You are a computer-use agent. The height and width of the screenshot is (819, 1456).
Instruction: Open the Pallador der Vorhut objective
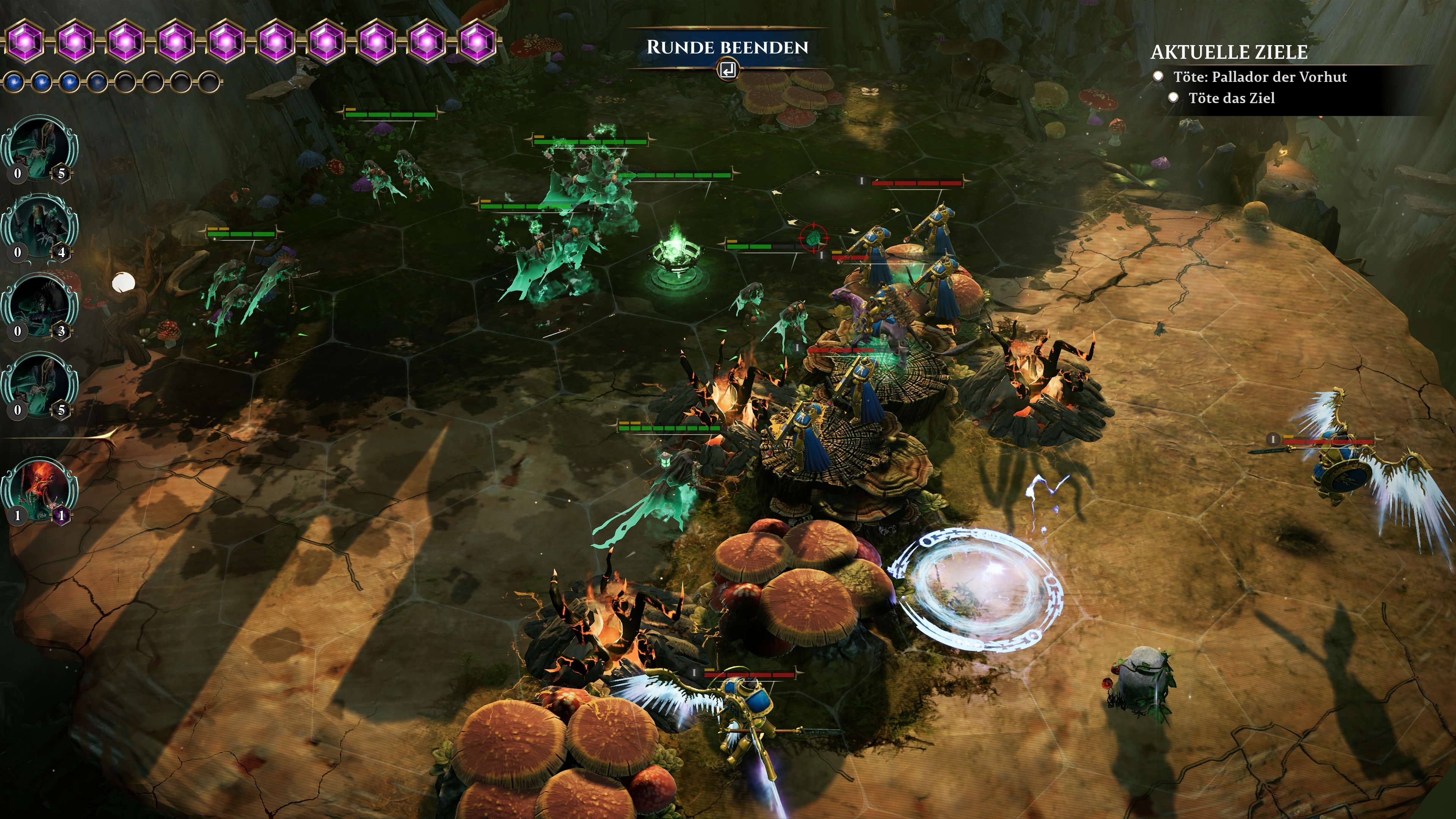coord(1259,77)
